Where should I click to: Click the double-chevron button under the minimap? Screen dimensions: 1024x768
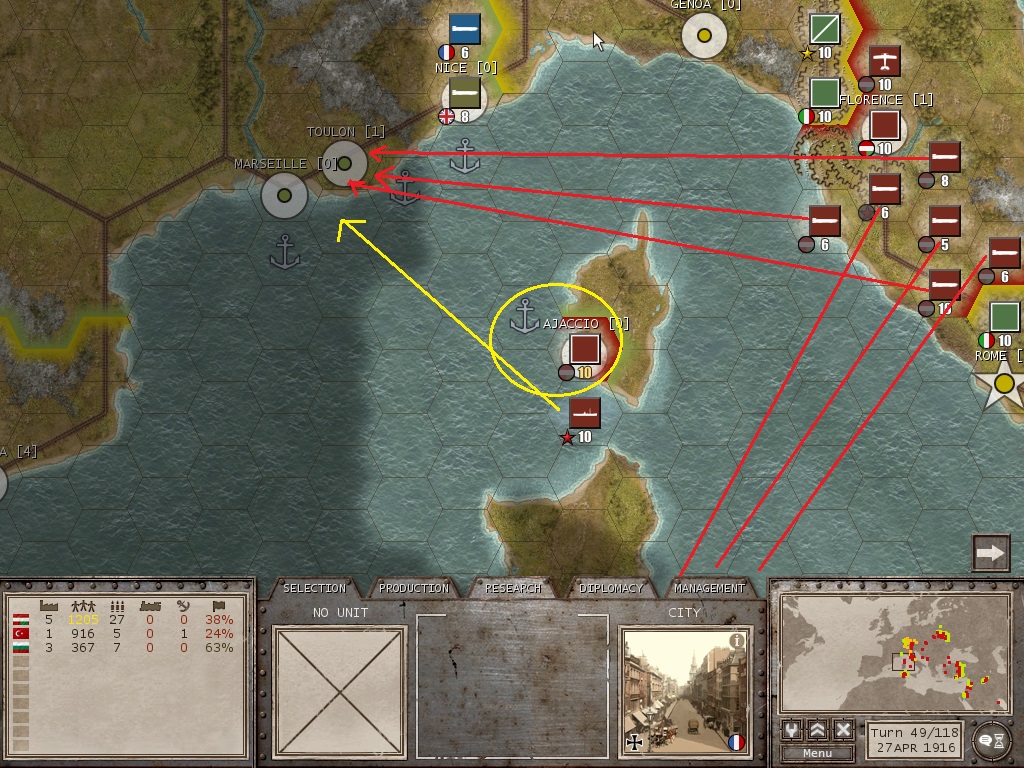click(x=818, y=729)
